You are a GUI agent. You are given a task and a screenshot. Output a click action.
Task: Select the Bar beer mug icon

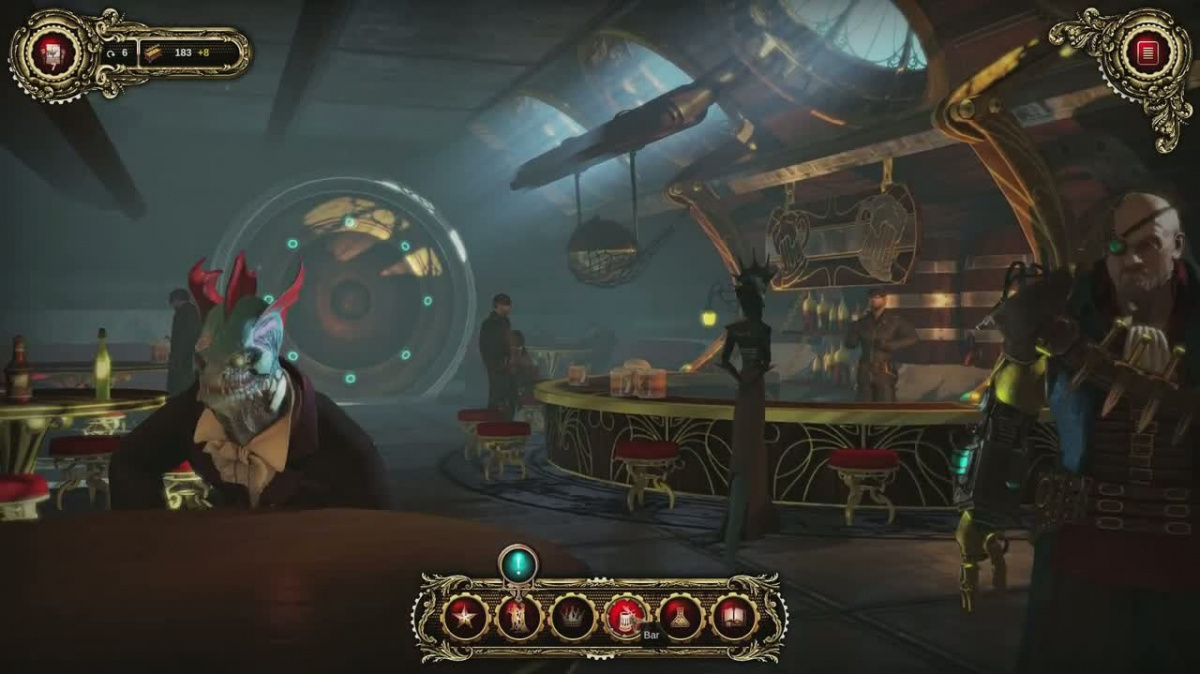pyautogui.click(x=626, y=618)
